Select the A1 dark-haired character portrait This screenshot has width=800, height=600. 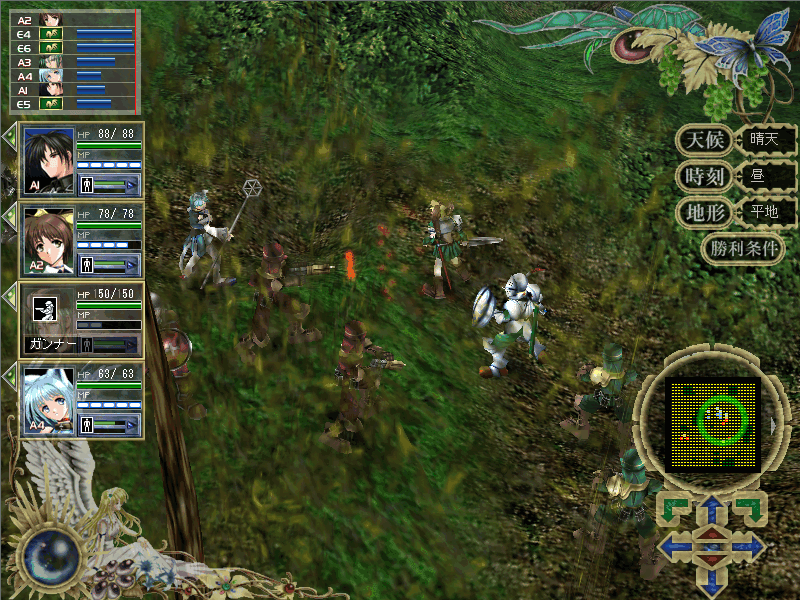tap(49, 160)
